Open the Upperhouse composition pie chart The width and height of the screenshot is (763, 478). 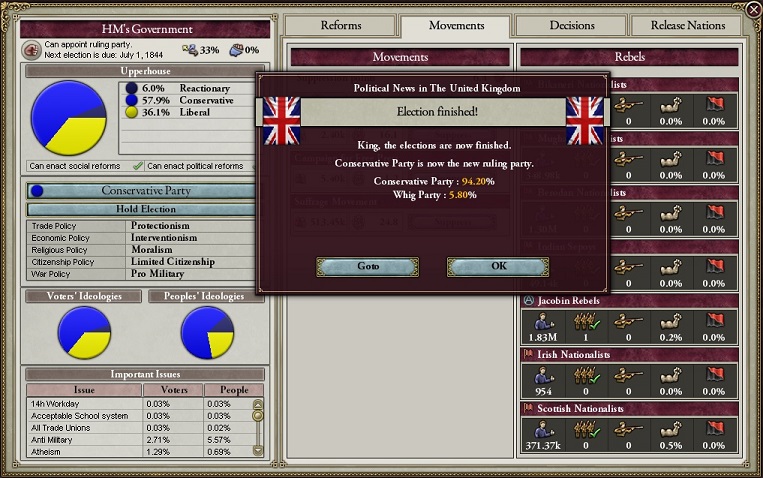pyautogui.click(x=69, y=118)
